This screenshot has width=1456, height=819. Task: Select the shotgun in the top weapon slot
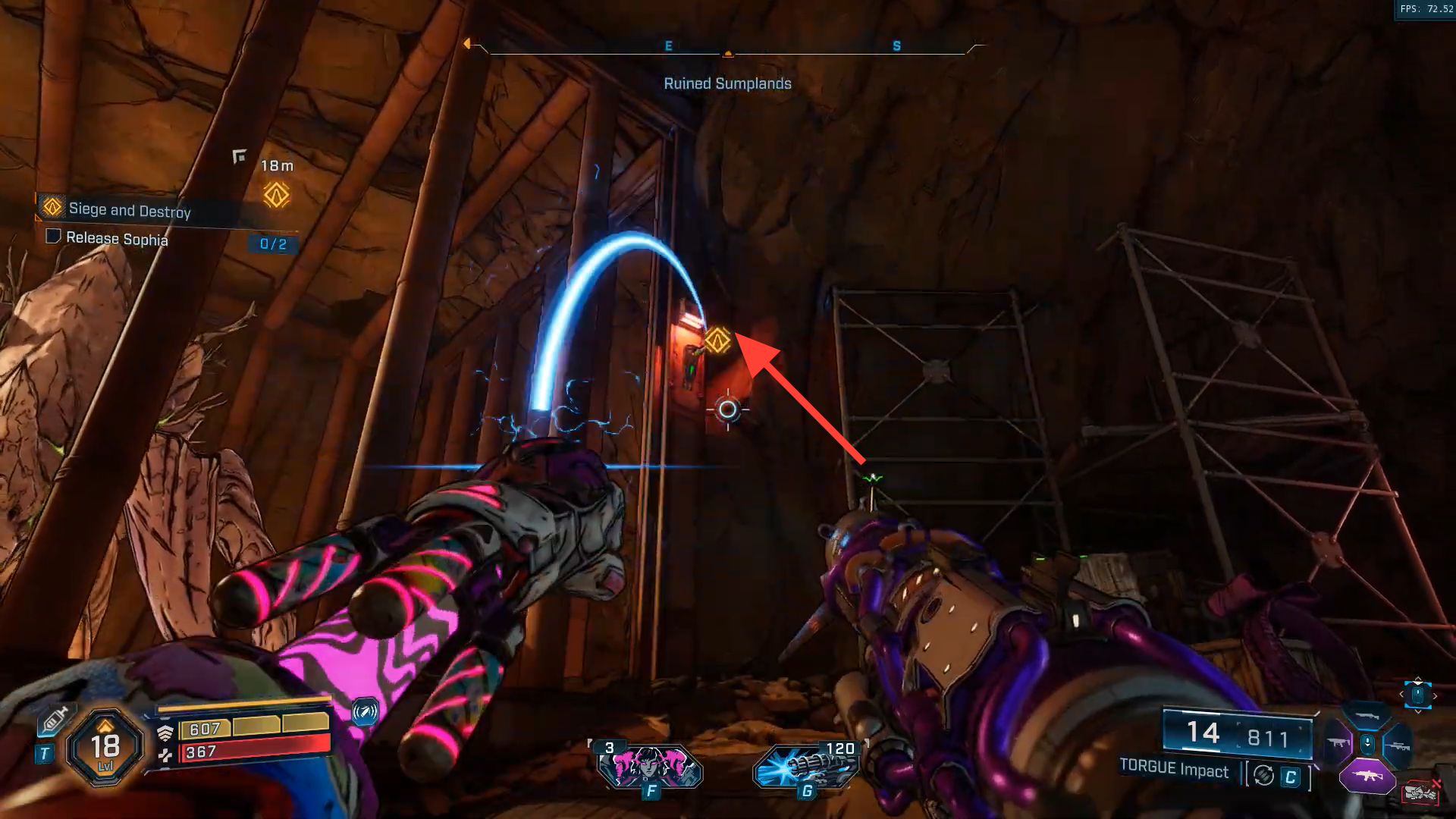point(1367,717)
